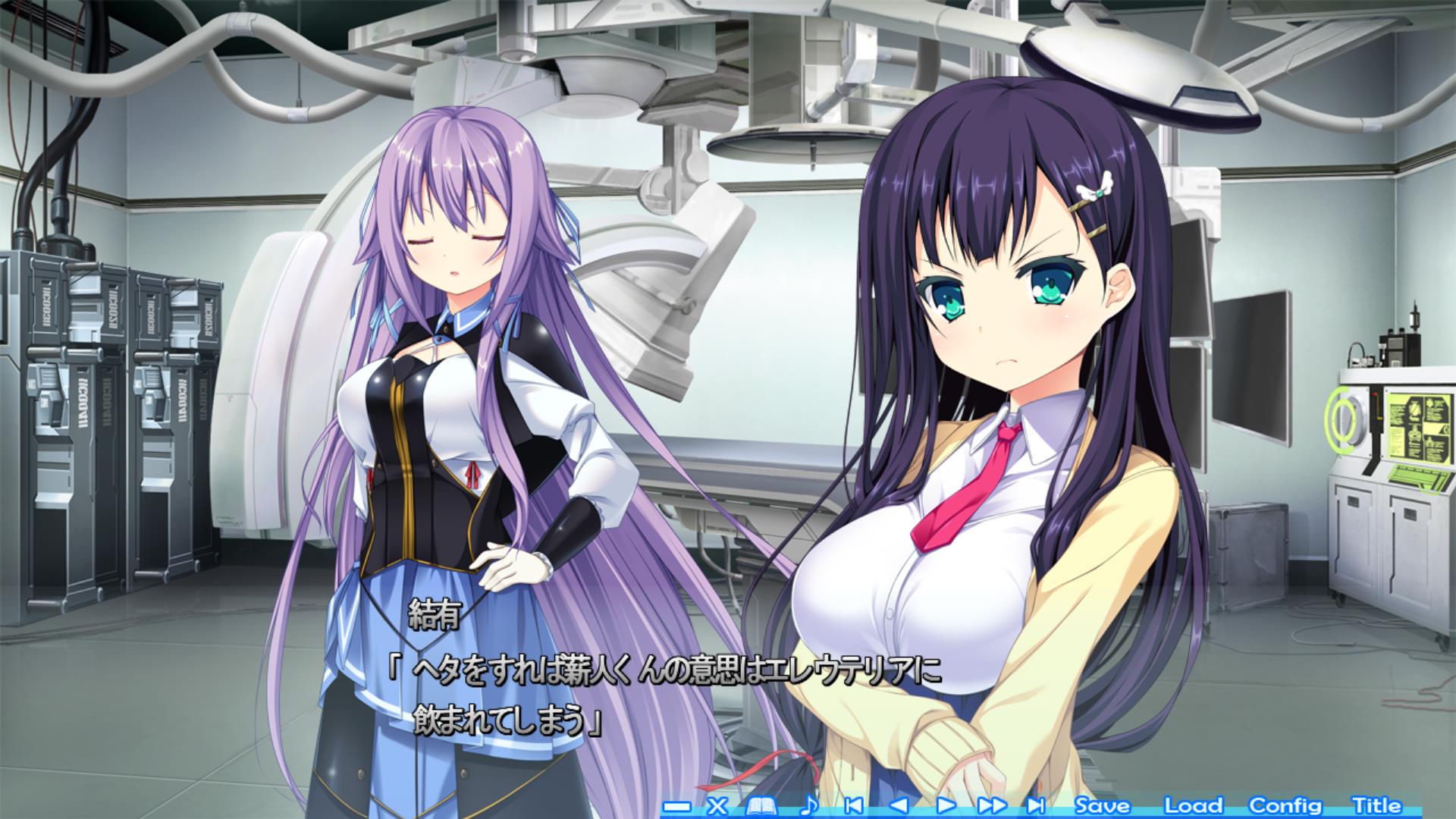Jump back to the previous scene

853,805
